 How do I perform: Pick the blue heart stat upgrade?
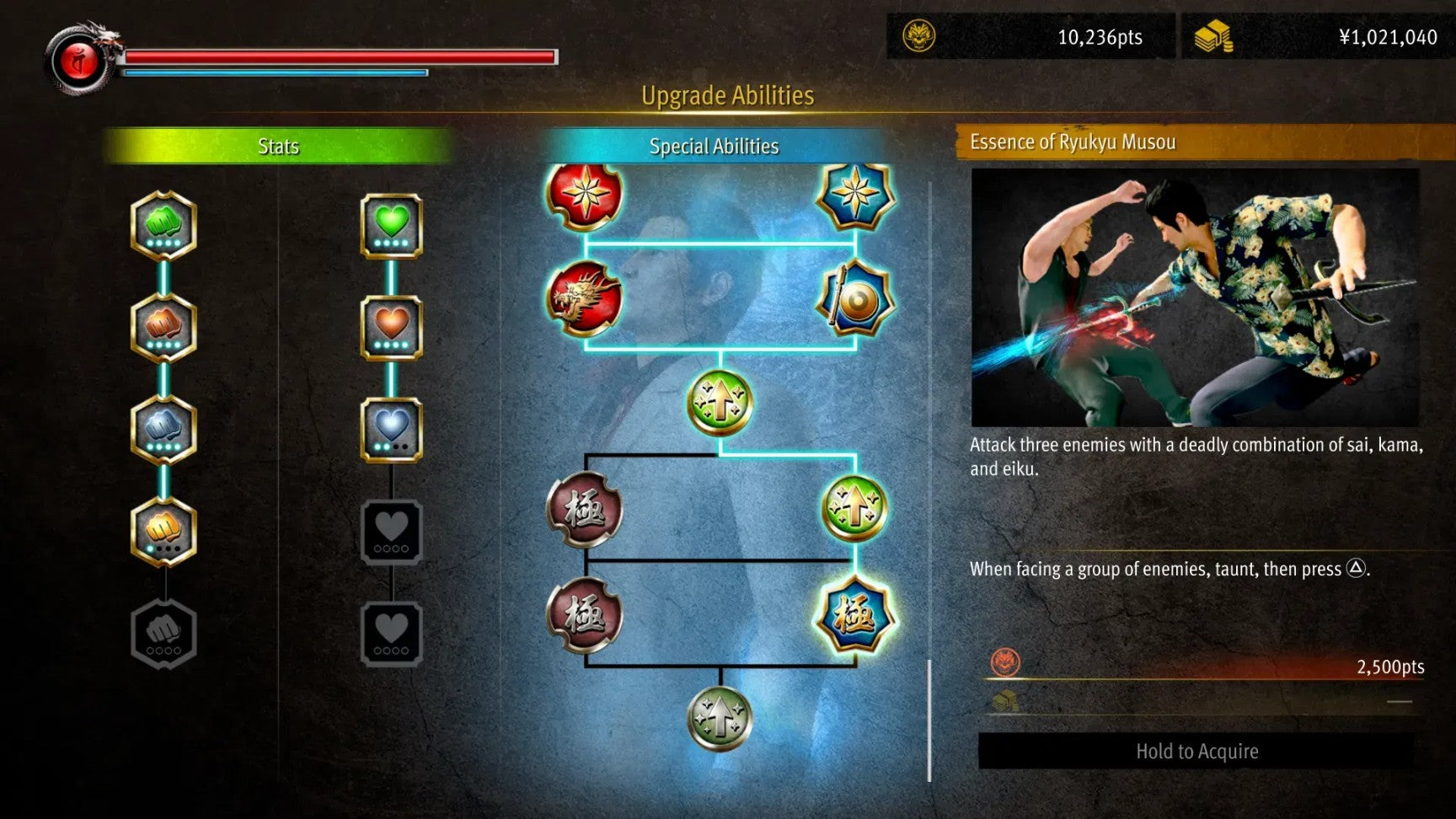point(391,429)
